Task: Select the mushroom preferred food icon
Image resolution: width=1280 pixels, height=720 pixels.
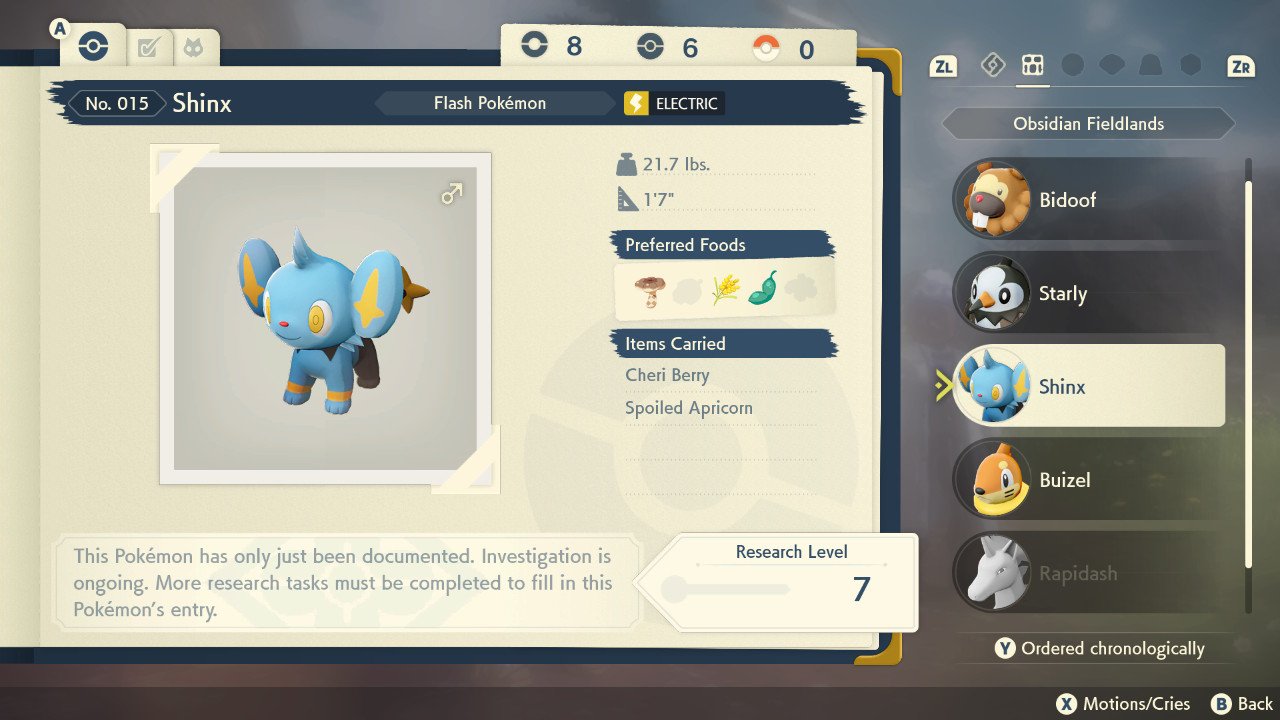Action: (648, 290)
